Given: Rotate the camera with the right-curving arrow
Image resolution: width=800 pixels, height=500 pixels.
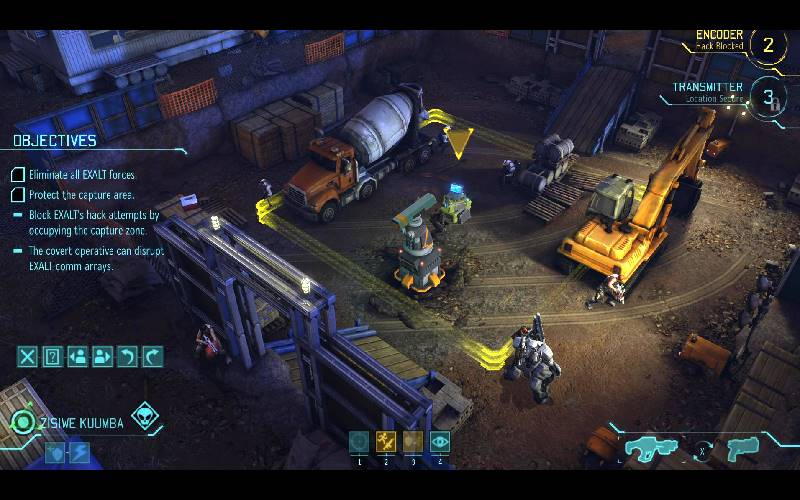Looking at the screenshot, I should [152, 356].
